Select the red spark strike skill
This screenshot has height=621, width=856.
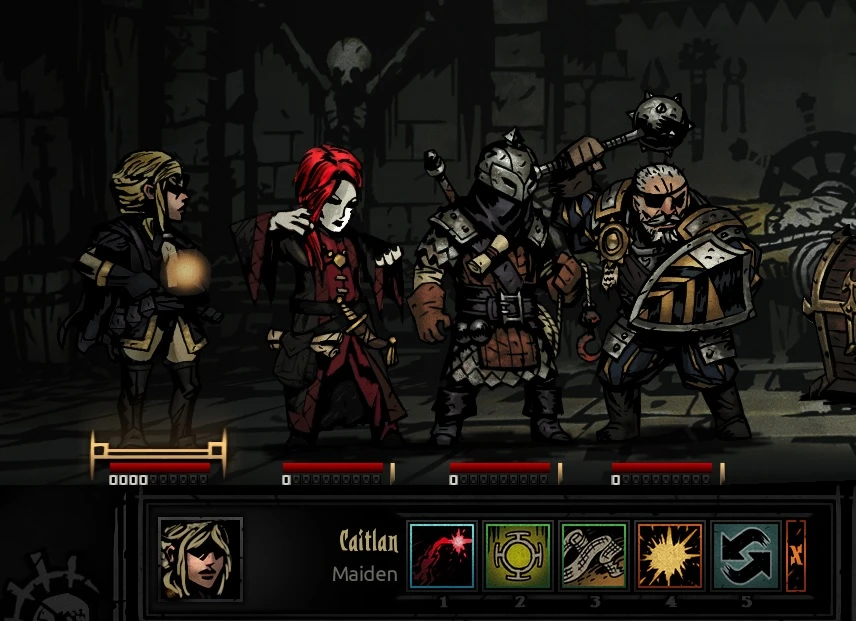[442, 556]
